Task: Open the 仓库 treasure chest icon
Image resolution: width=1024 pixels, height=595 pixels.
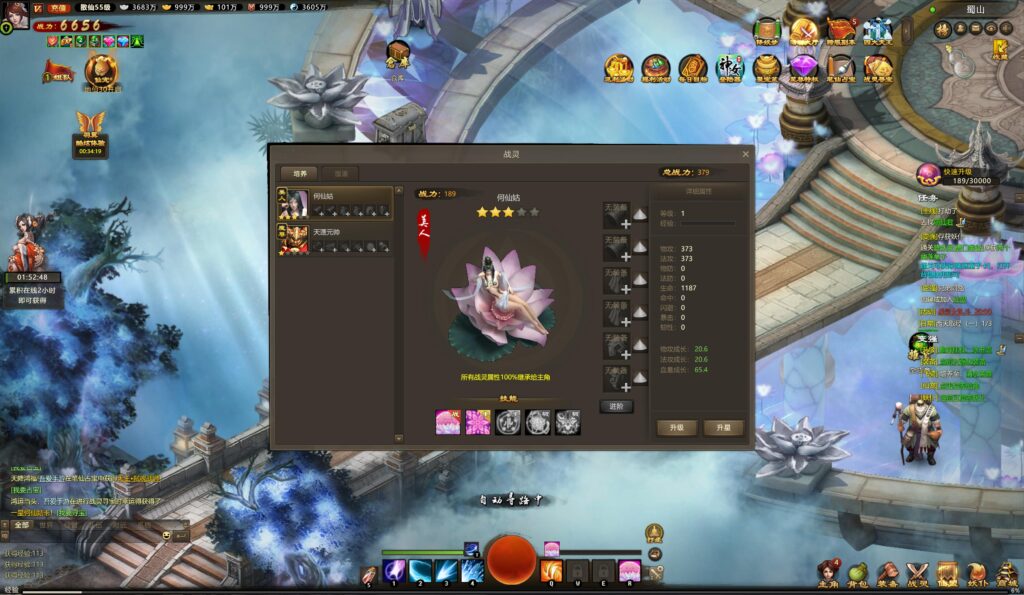Action: [398, 52]
